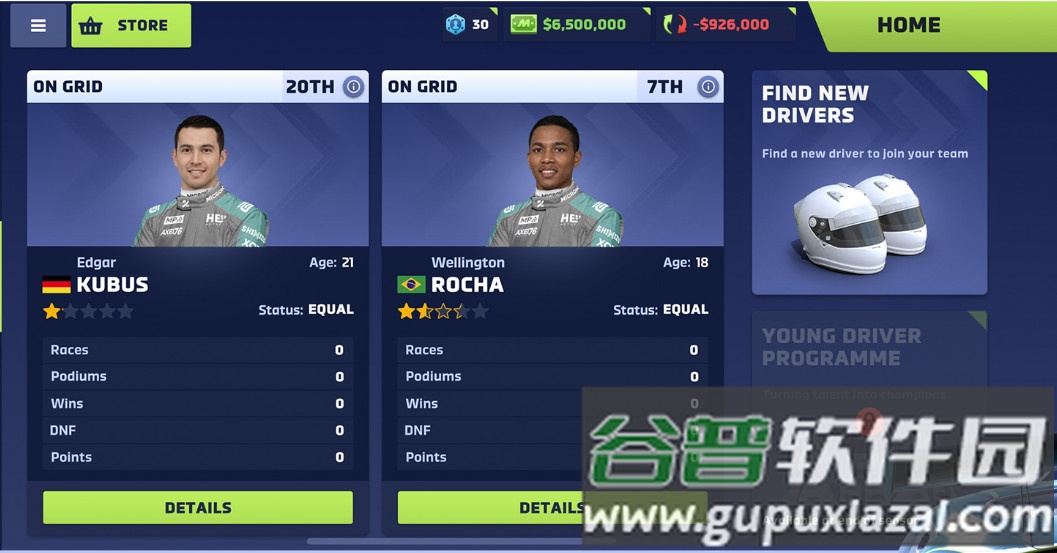1057x553 pixels.
Task: Open the Store
Action: point(131,26)
